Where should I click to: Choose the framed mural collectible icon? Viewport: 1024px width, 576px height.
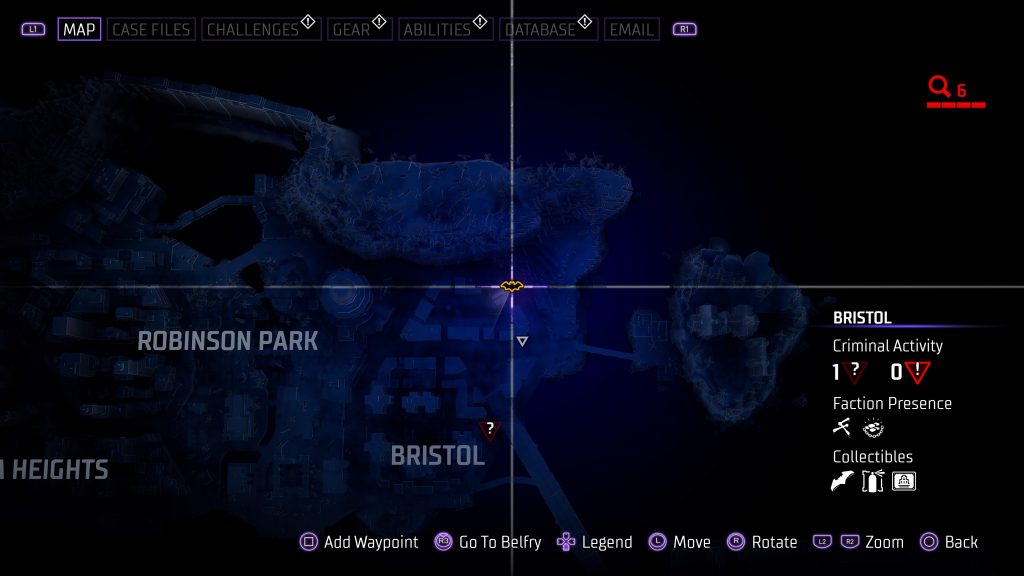coord(904,481)
